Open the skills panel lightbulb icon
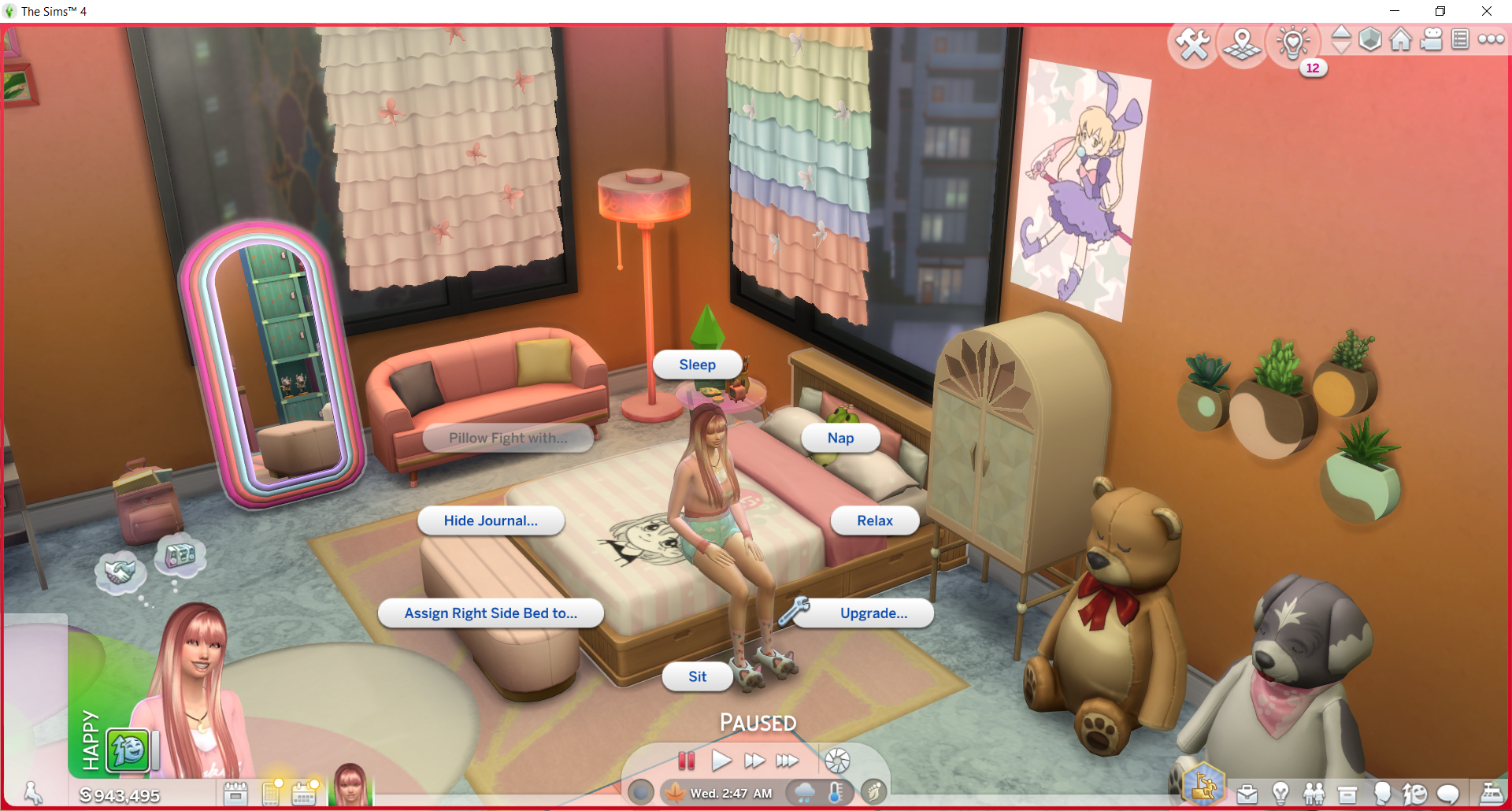 [1282, 794]
